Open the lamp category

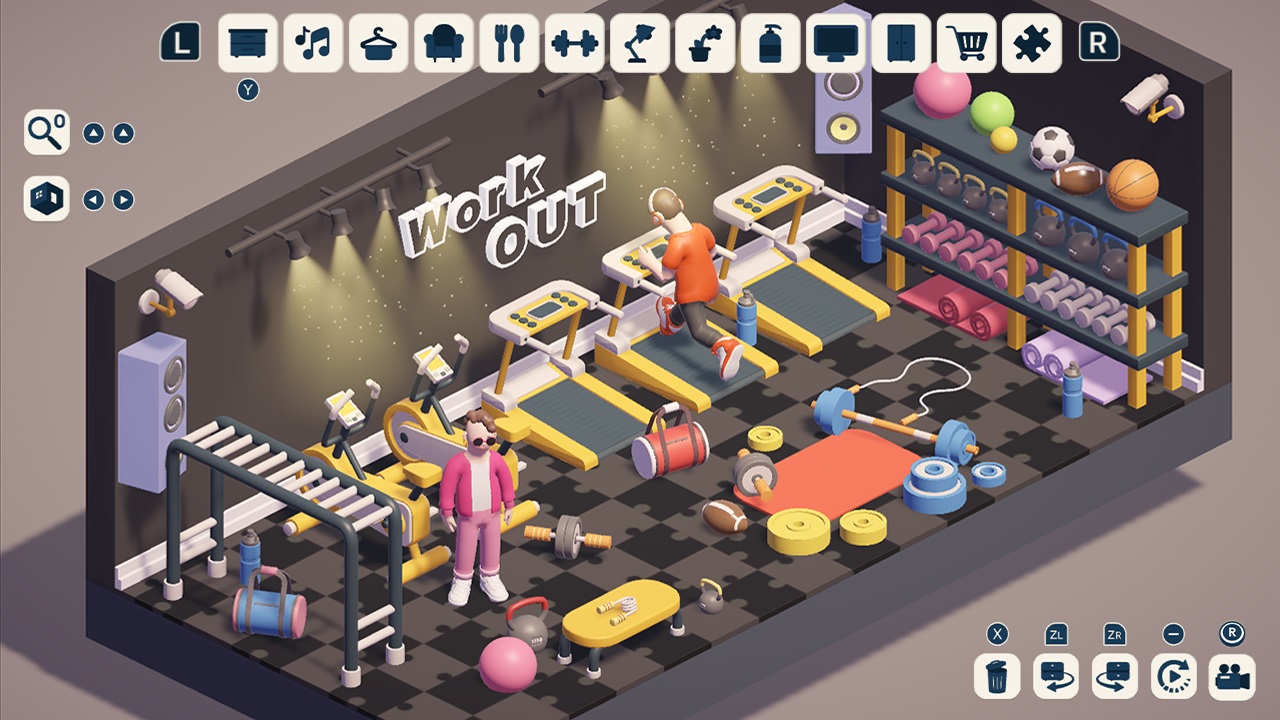640,45
